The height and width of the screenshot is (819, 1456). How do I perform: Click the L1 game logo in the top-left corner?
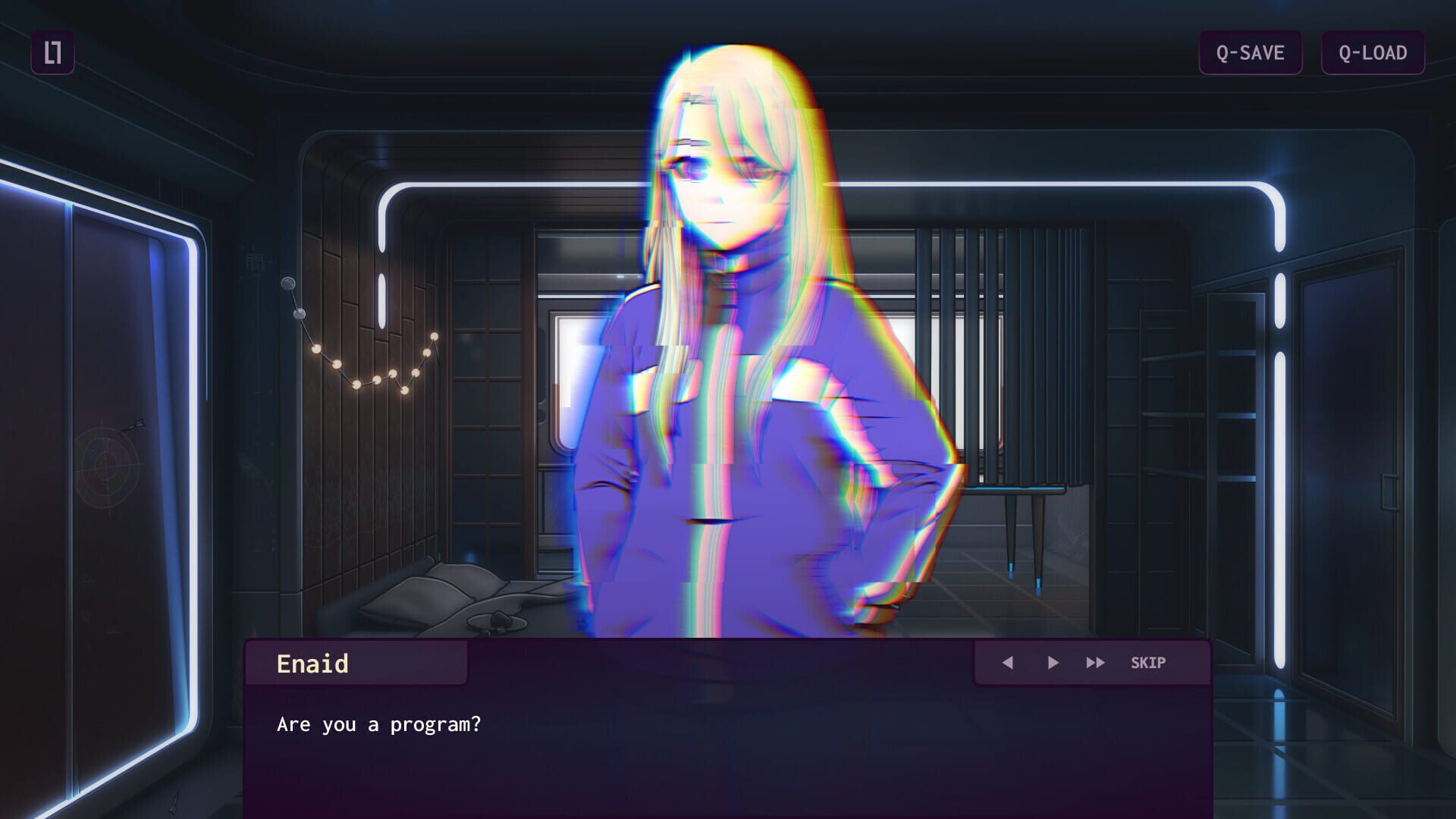coord(52,53)
